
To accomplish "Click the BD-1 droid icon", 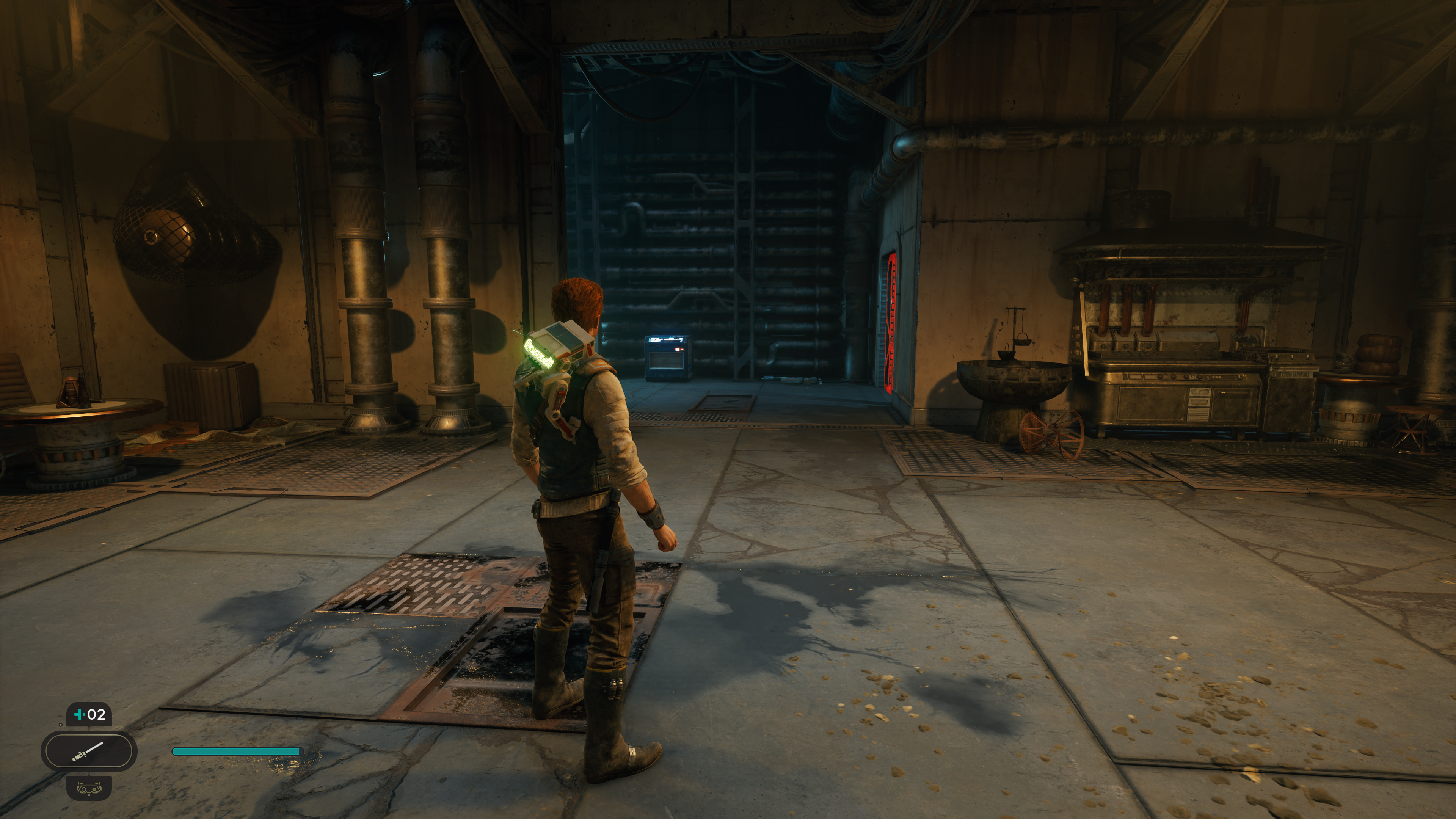I will (89, 787).
